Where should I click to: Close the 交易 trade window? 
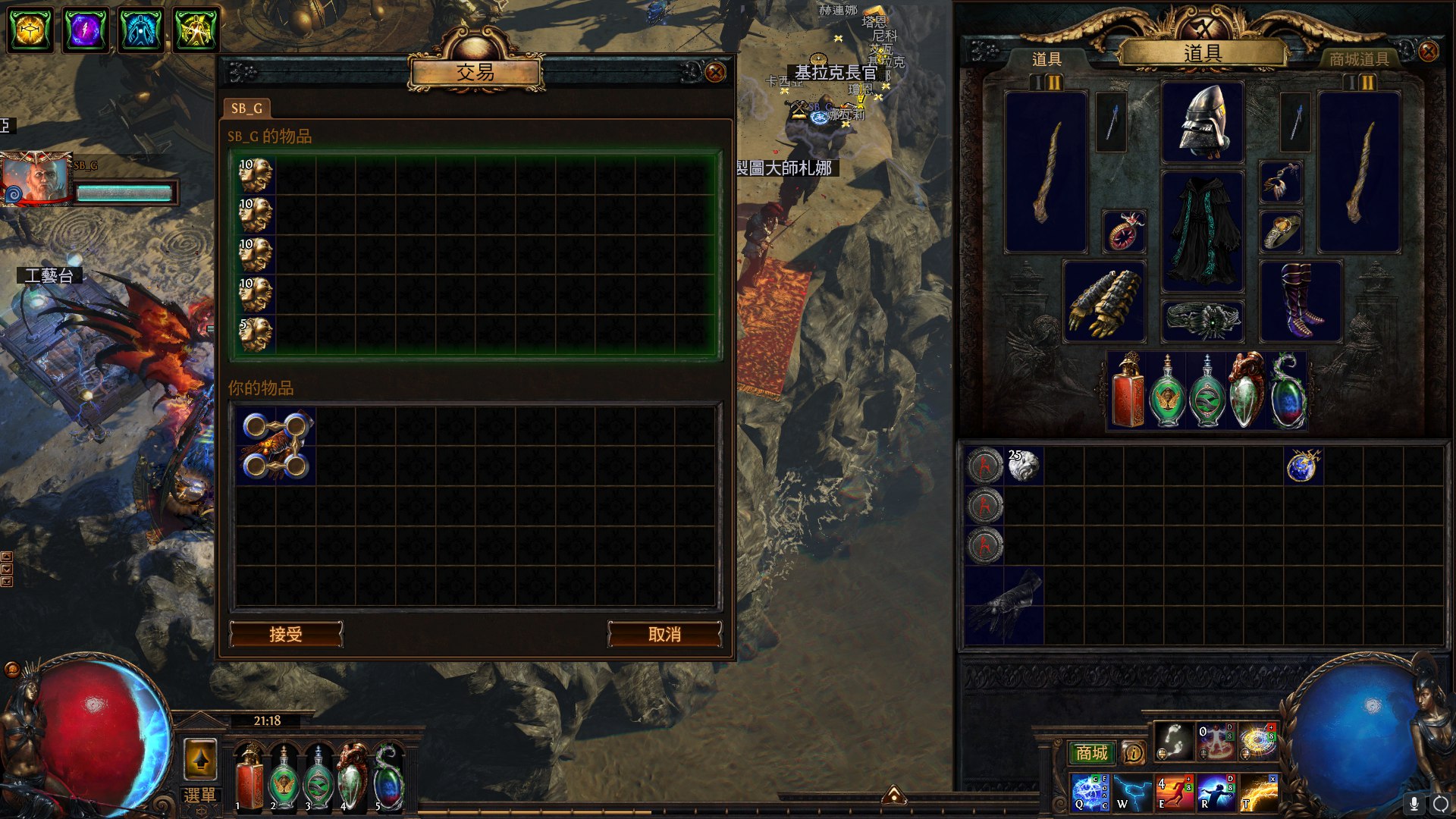pyautogui.click(x=714, y=73)
